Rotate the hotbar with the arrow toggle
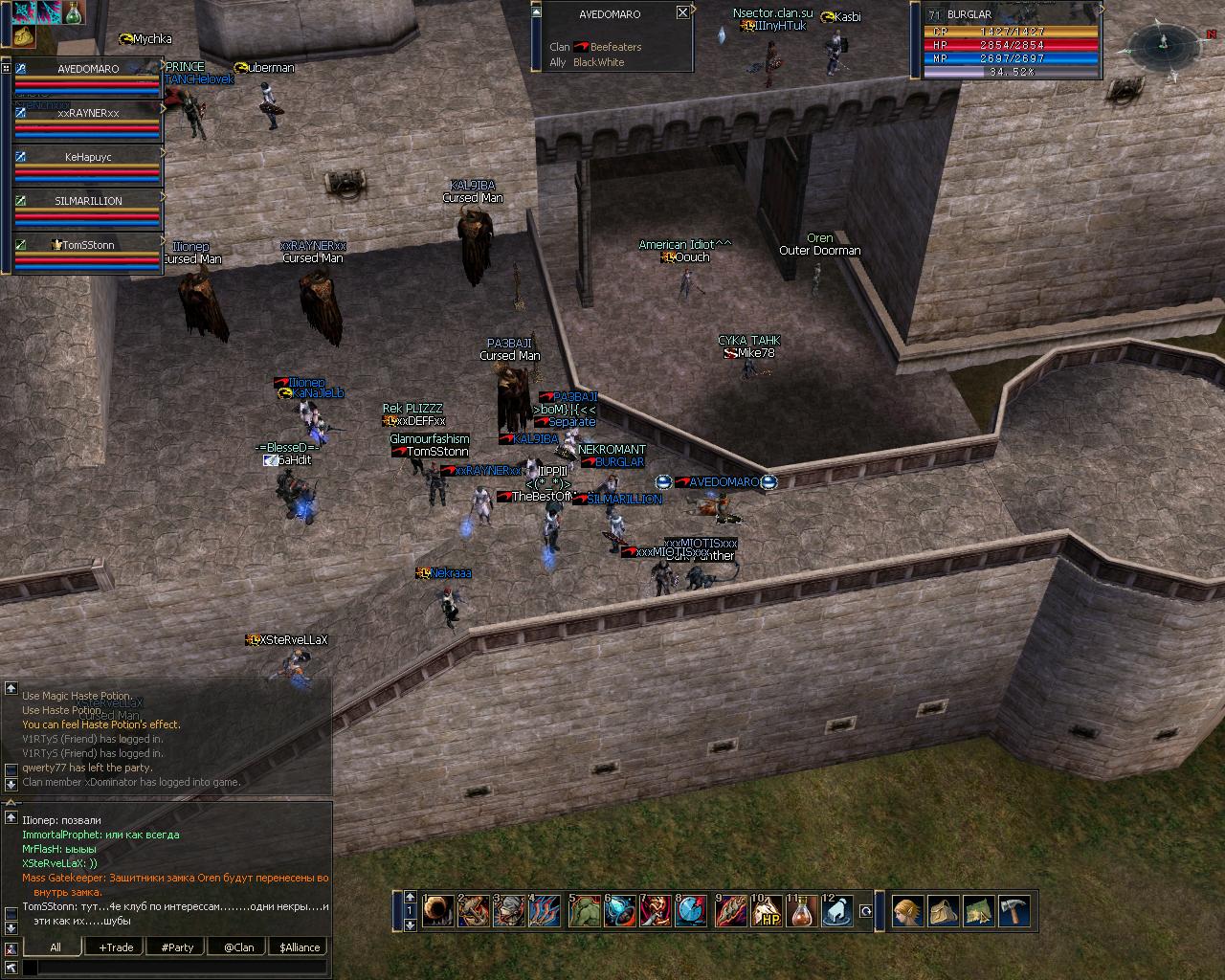 pos(866,912)
